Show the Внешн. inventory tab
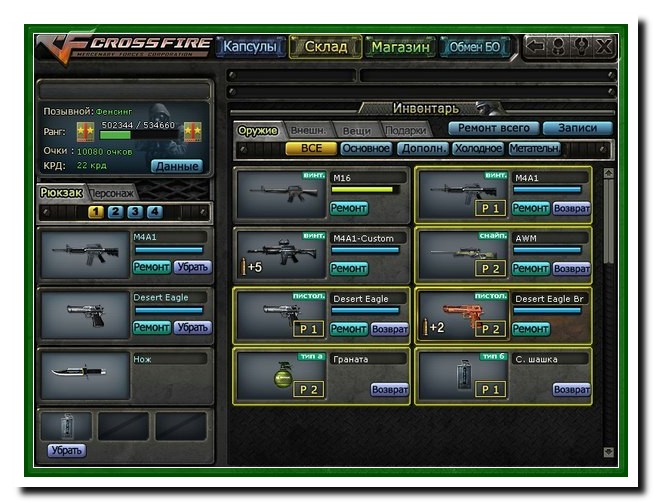The height and width of the screenshot is (502, 653). pos(307,130)
